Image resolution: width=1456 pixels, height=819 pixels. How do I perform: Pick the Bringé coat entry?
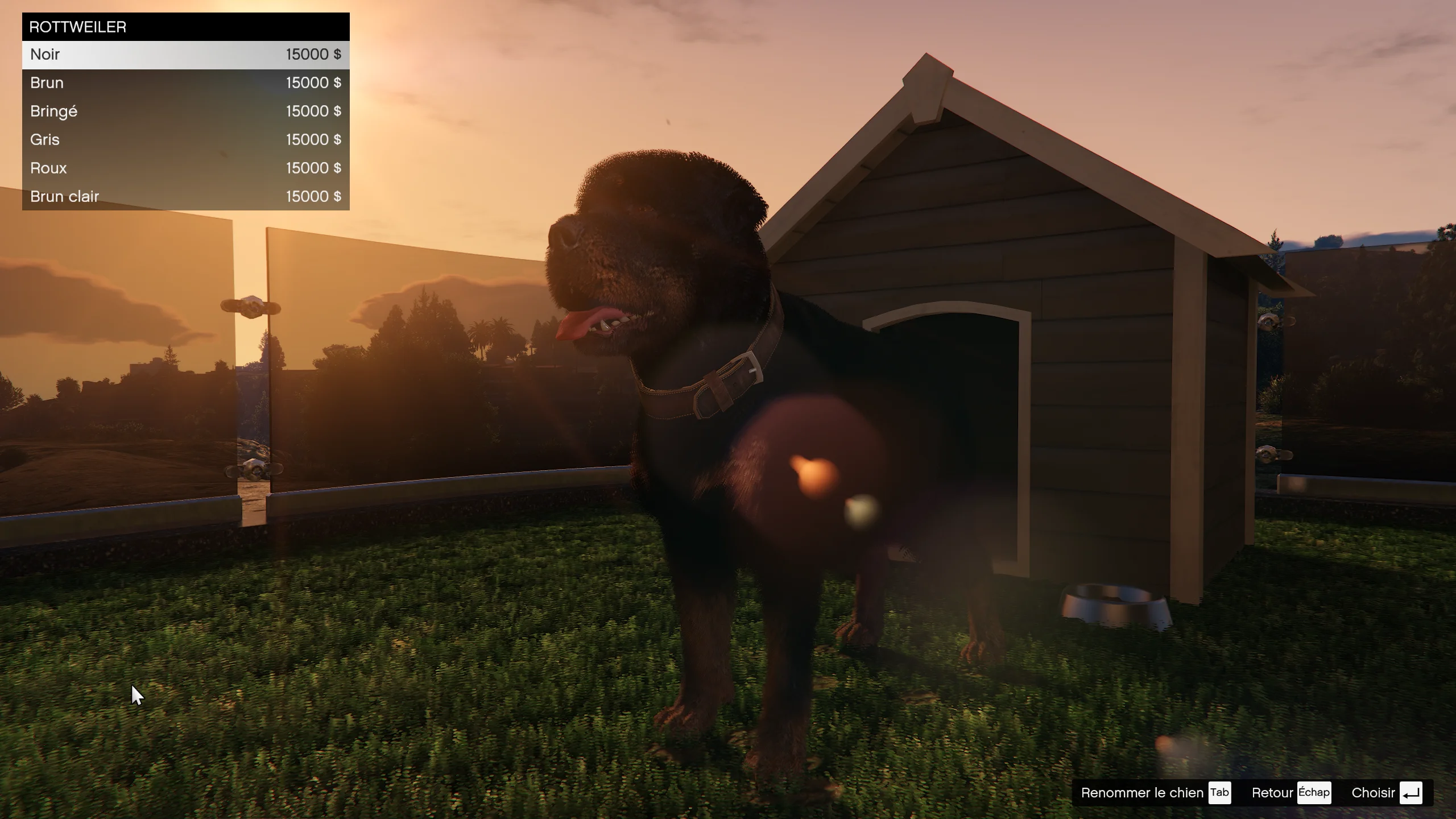coord(185,111)
